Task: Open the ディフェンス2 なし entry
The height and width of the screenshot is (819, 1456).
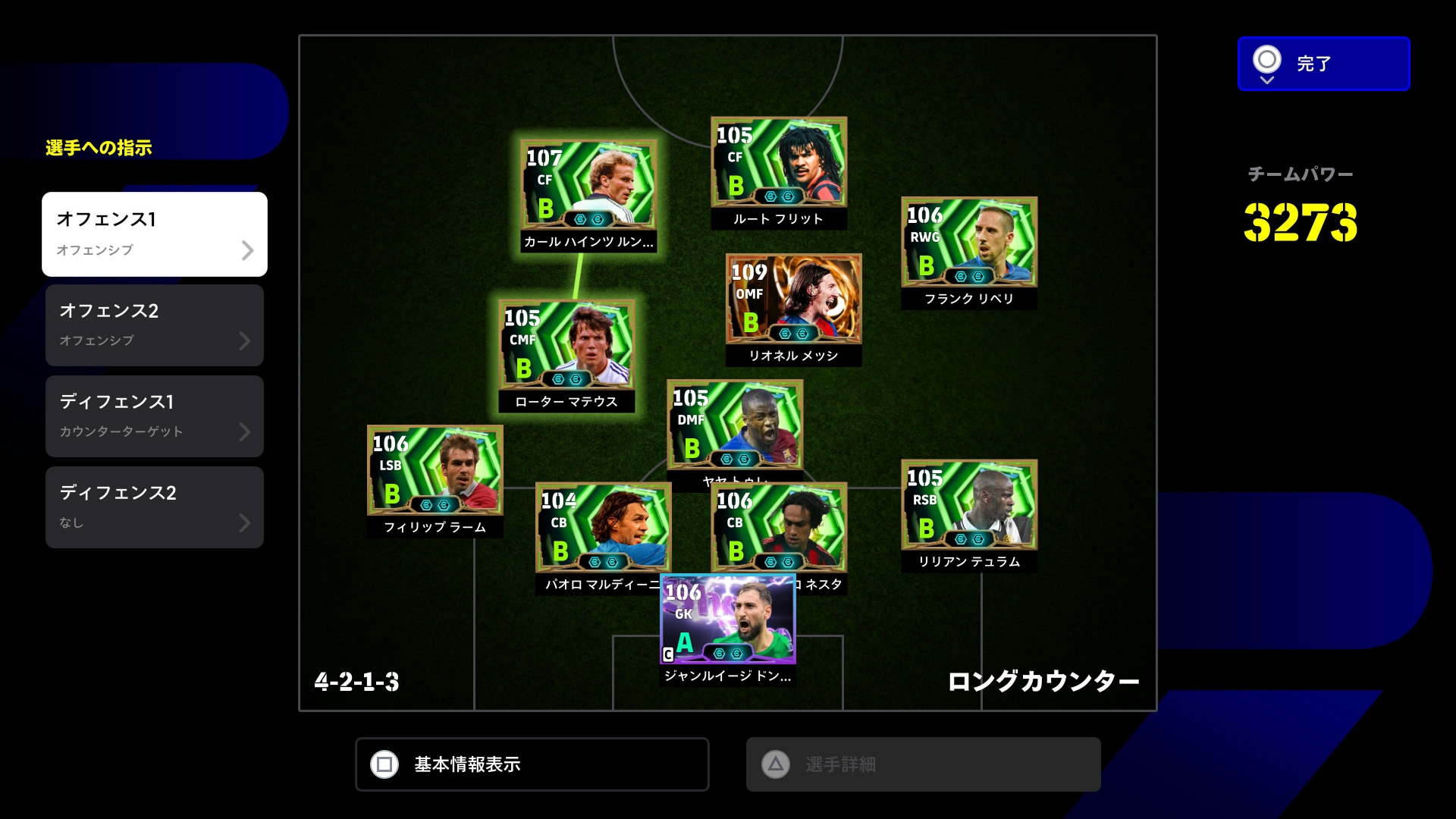Action: (155, 507)
